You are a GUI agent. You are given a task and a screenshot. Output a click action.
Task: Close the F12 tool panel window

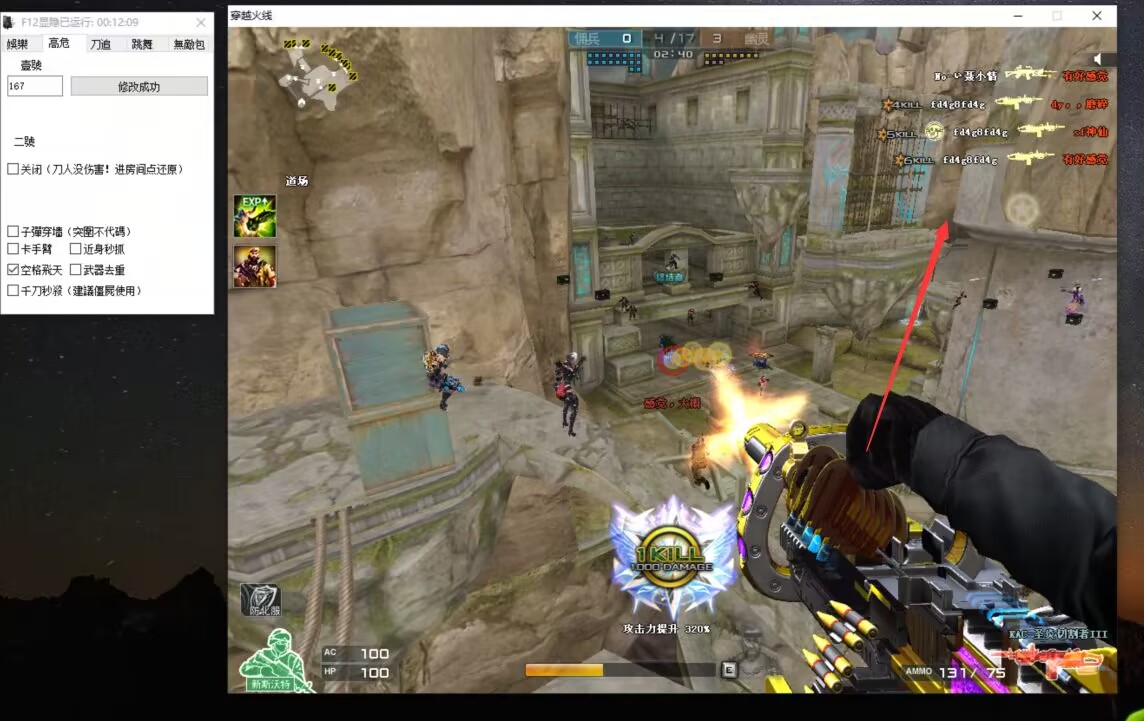coord(200,22)
